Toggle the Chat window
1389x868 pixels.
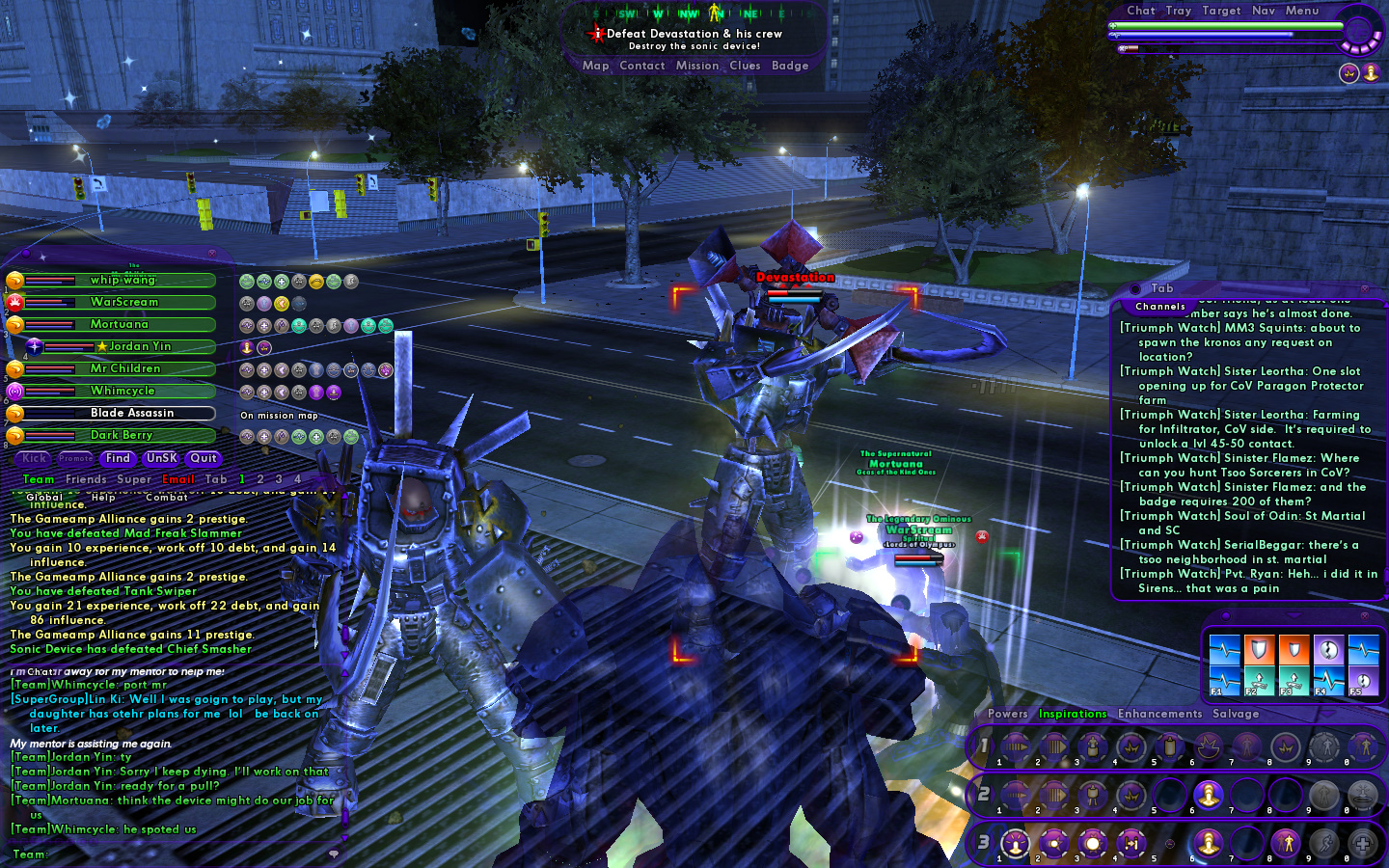tap(1140, 11)
